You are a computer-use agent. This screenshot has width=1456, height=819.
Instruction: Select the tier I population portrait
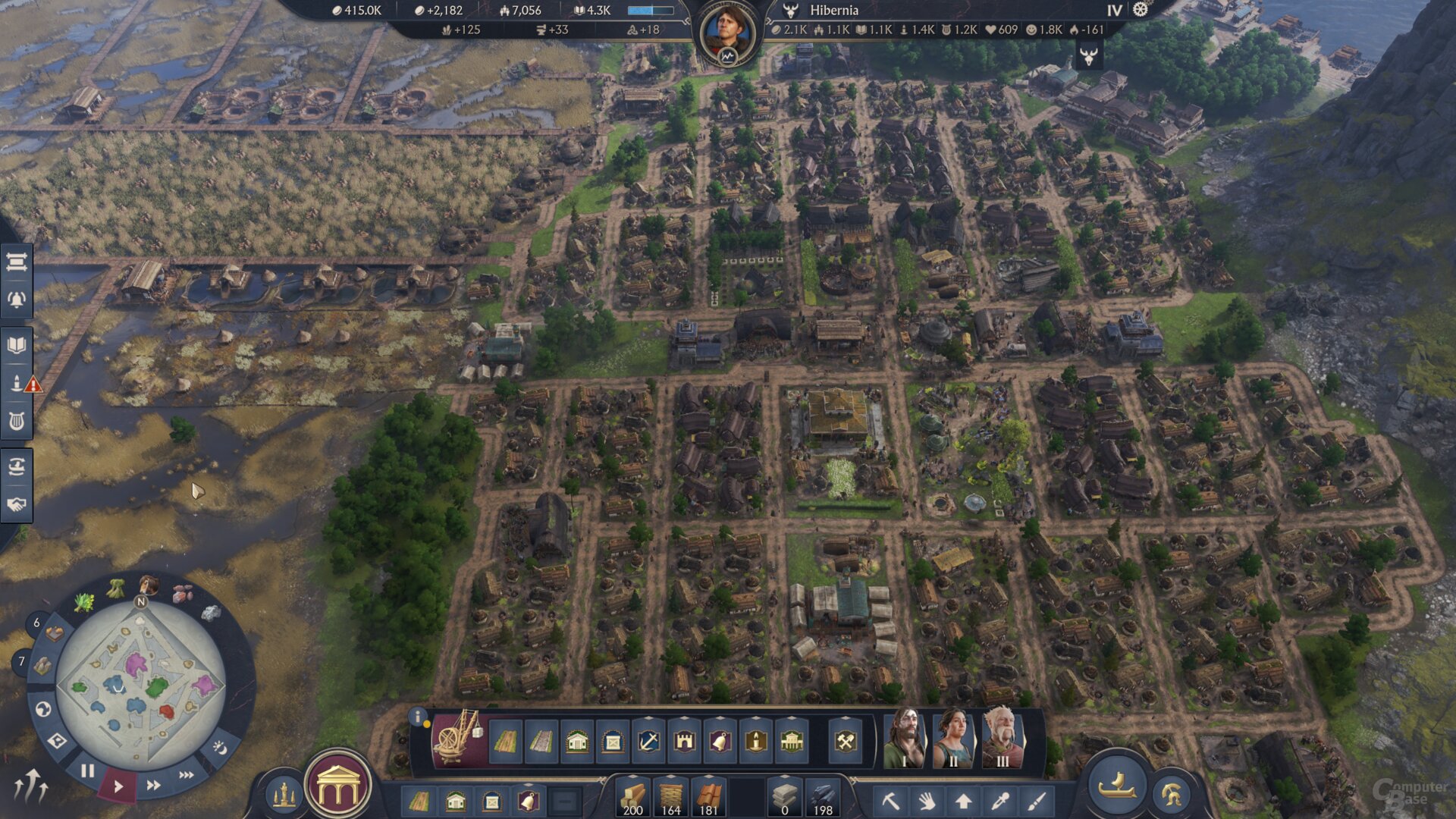[x=904, y=739]
